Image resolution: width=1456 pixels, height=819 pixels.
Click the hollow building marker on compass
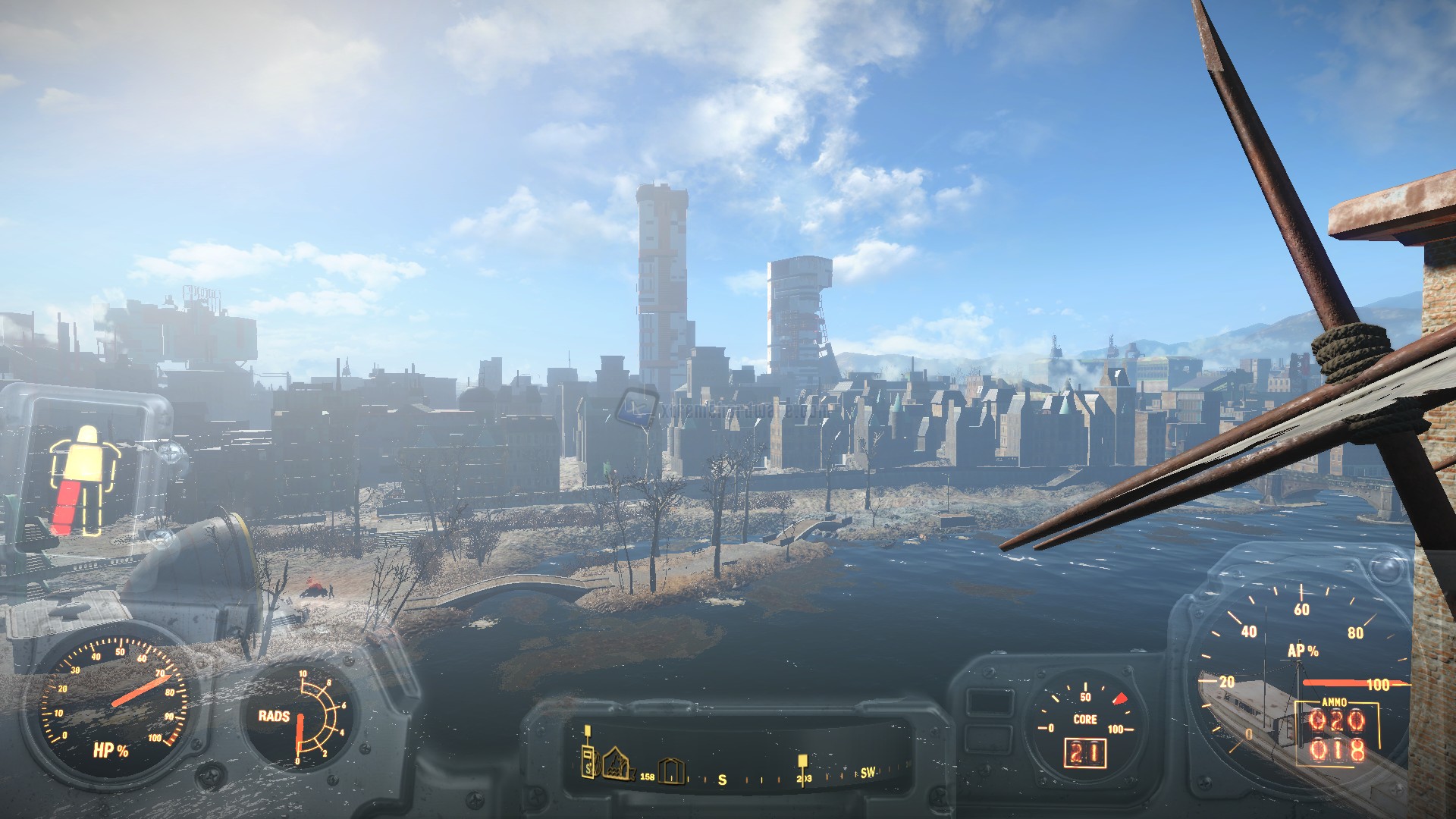672,770
